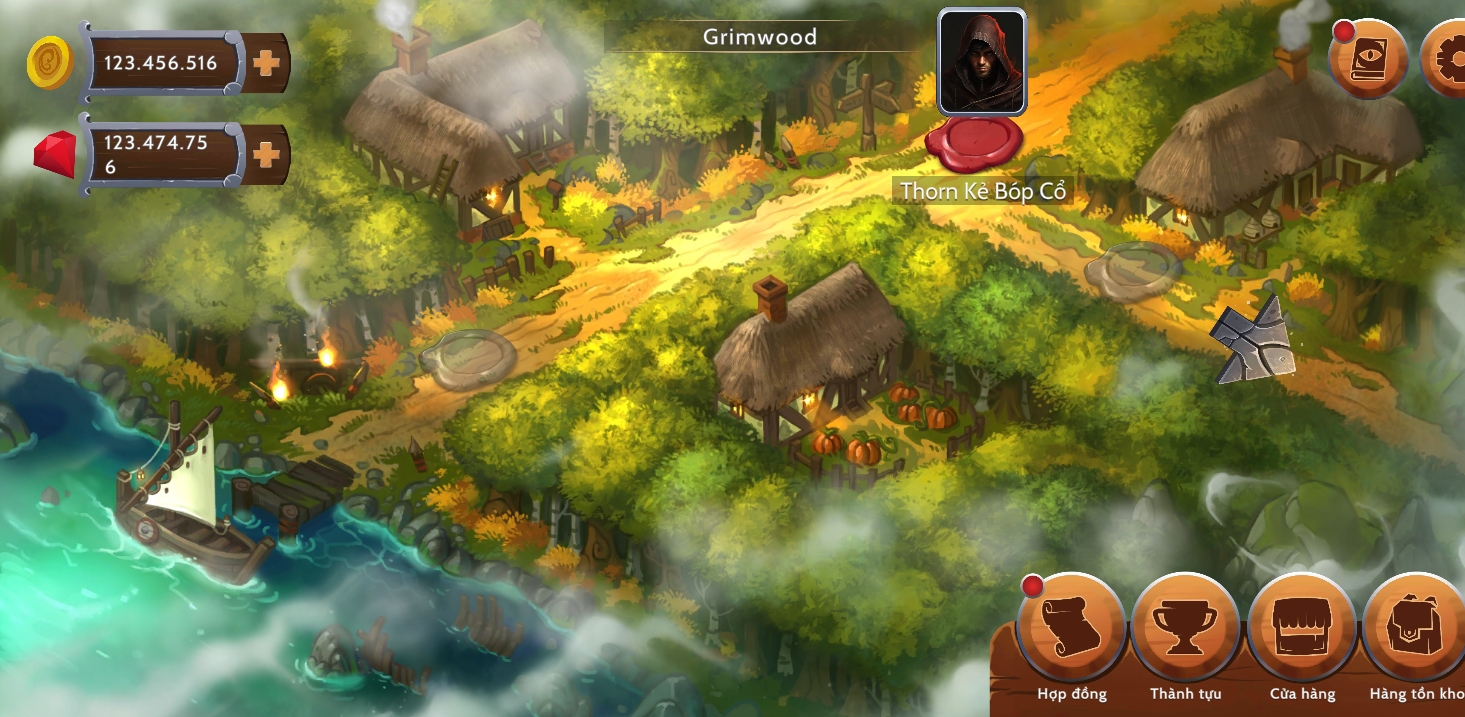Buy more red gems with plus button

tap(266, 154)
